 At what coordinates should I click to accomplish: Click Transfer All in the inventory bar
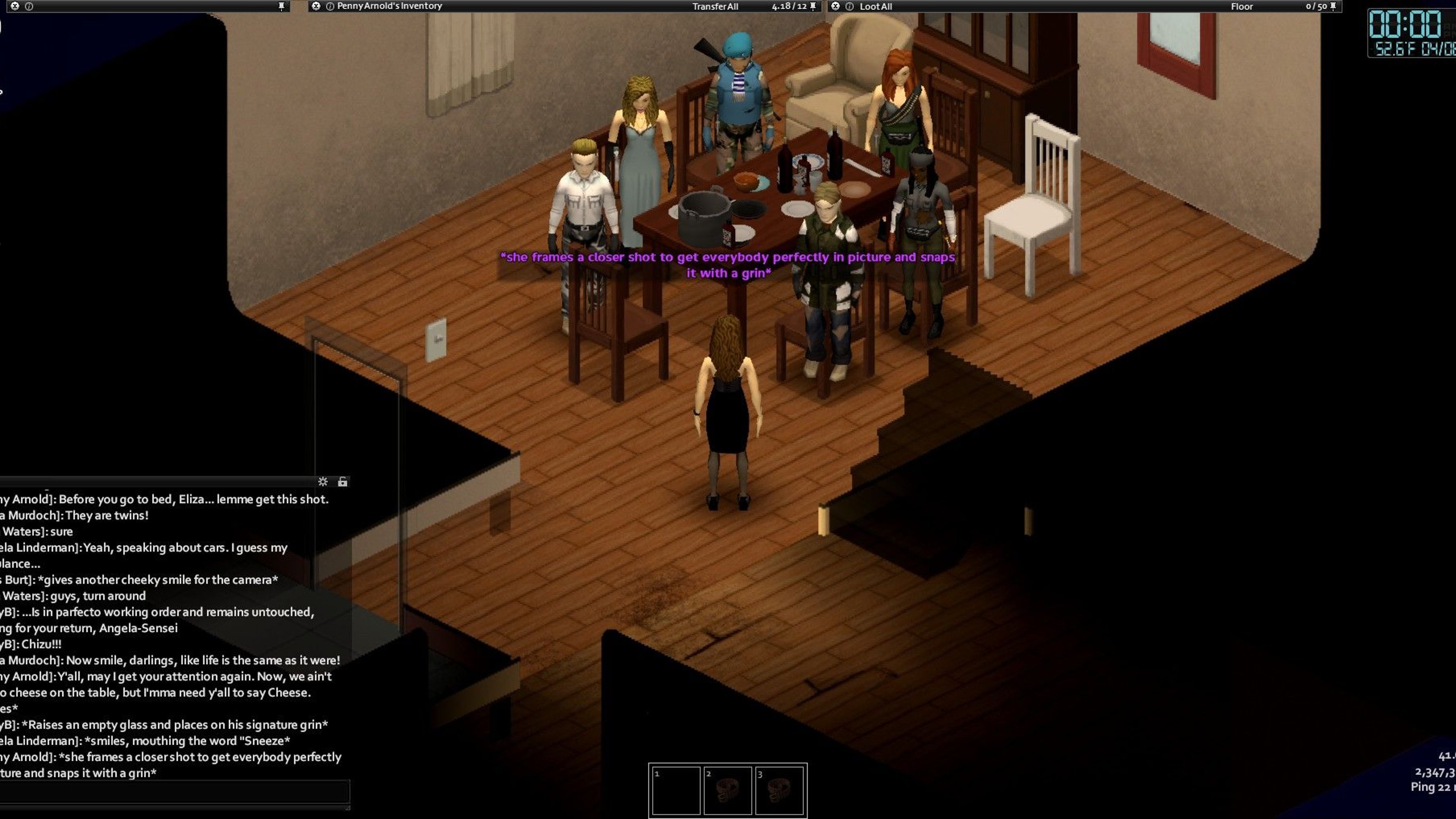[715, 6]
